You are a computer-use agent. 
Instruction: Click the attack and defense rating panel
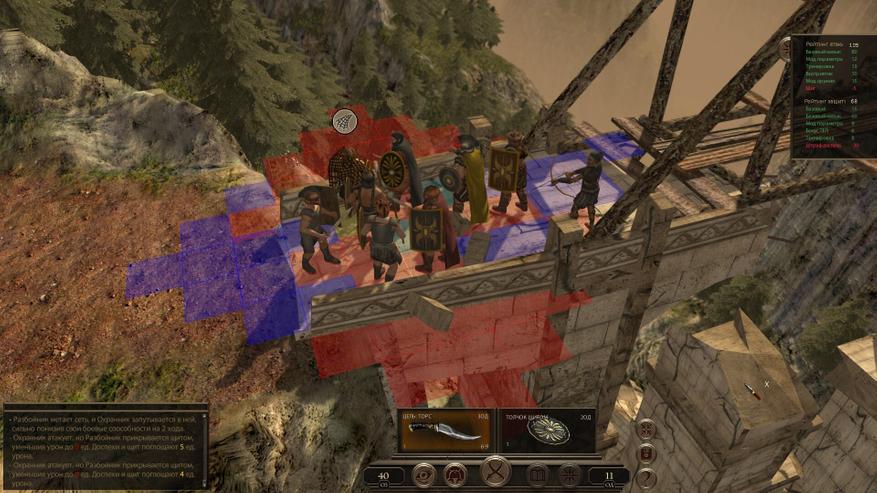tap(832, 97)
